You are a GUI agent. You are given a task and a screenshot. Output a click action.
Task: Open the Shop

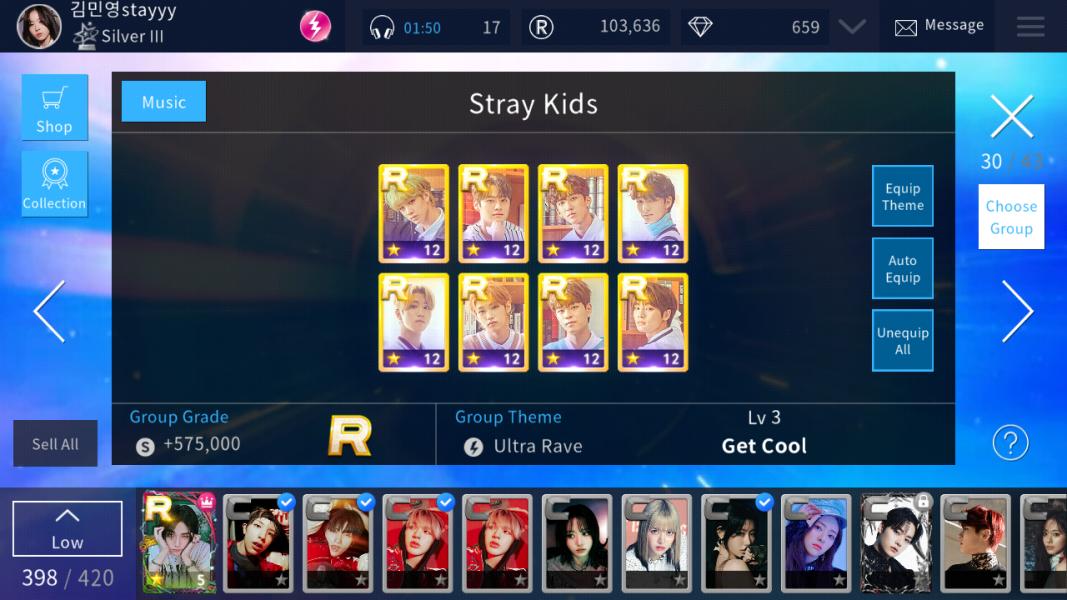point(54,107)
